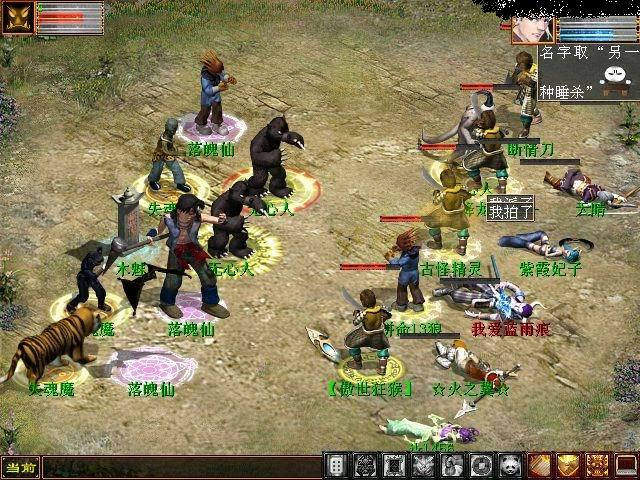640x480 pixels.
Task: Click the 当前 chat channel button
Action: pyautogui.click(x=19, y=466)
